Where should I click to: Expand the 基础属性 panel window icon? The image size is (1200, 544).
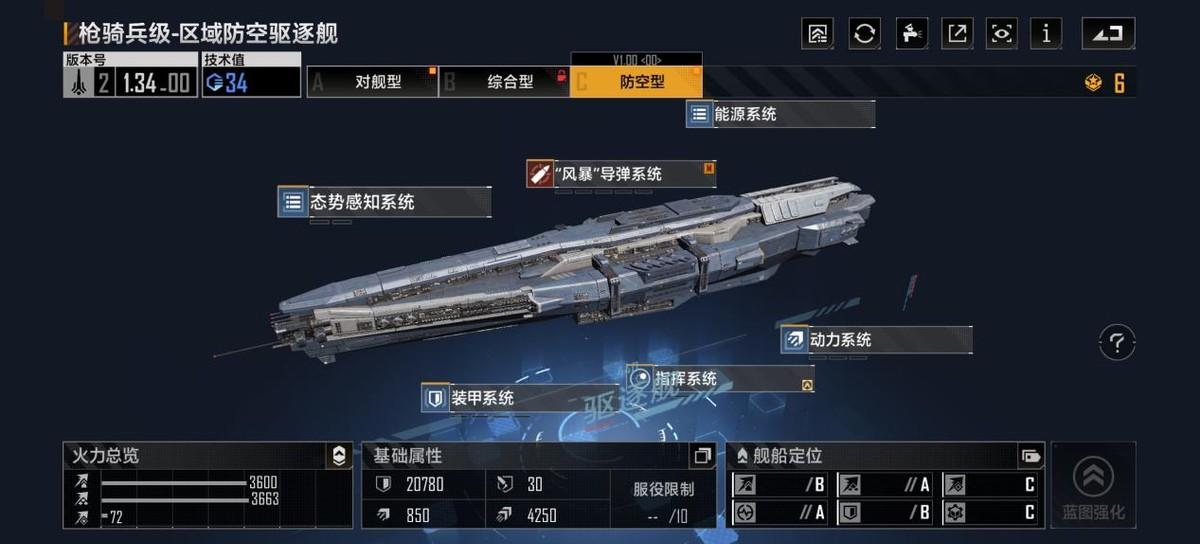703,456
